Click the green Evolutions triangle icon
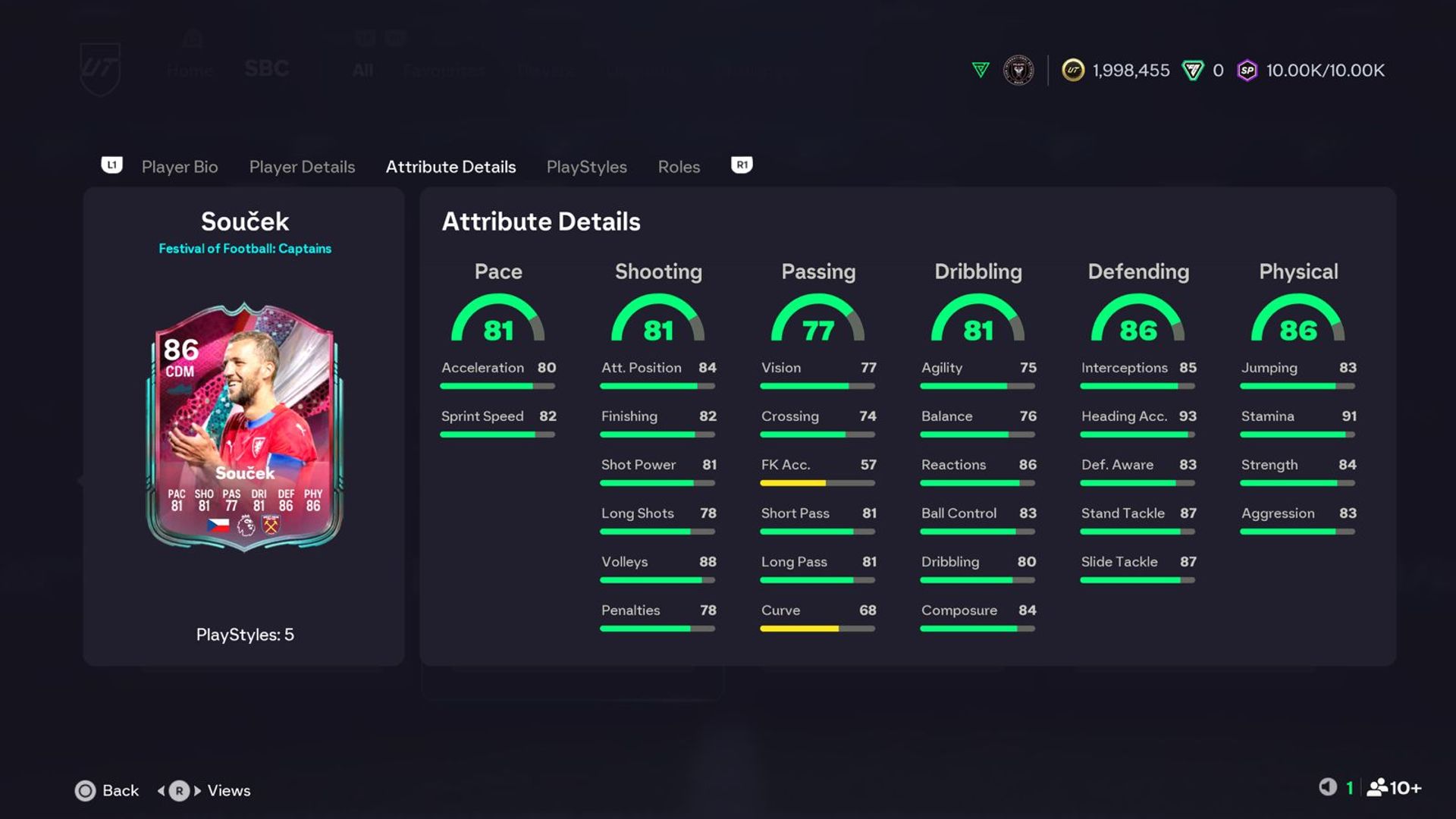Image resolution: width=1456 pixels, height=819 pixels. click(979, 71)
